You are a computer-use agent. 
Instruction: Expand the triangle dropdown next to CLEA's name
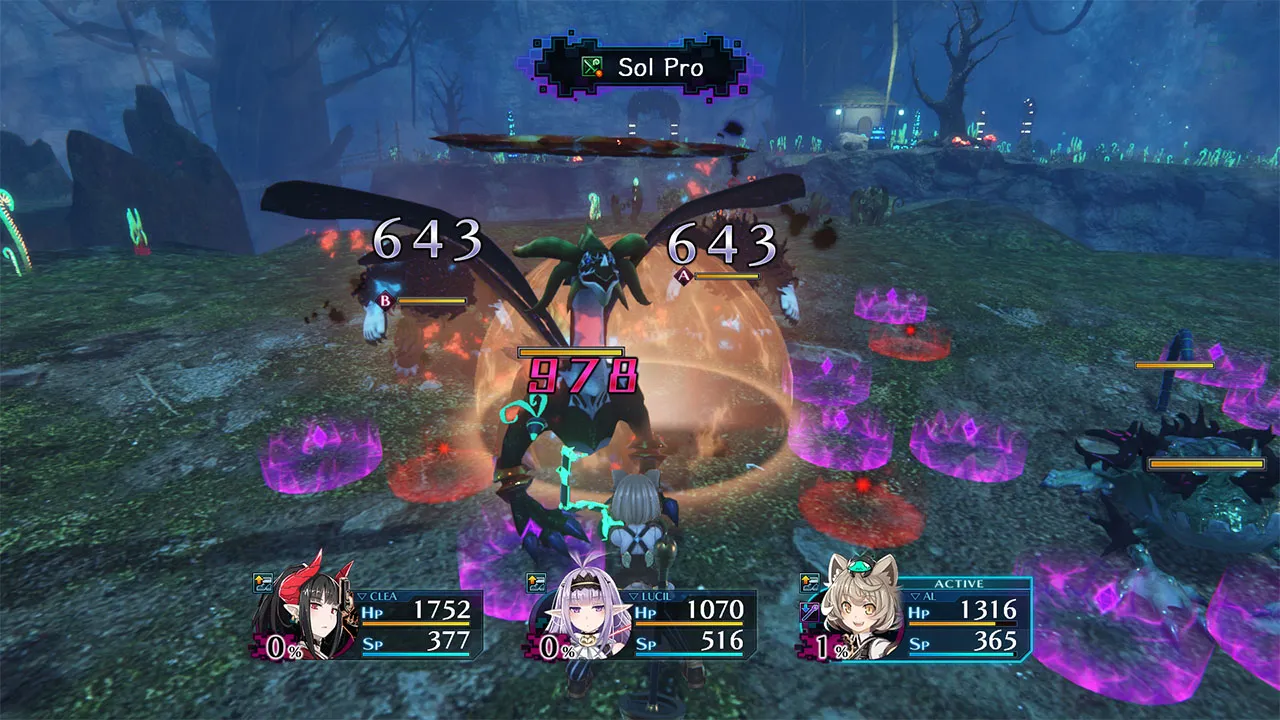(362, 596)
